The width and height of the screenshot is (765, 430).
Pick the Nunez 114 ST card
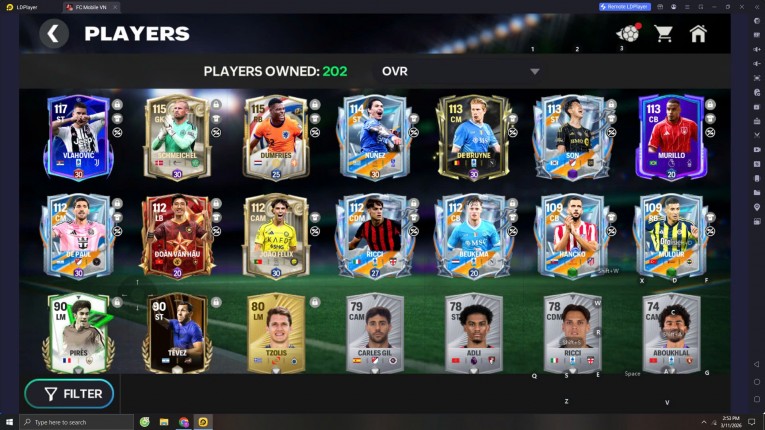point(375,137)
